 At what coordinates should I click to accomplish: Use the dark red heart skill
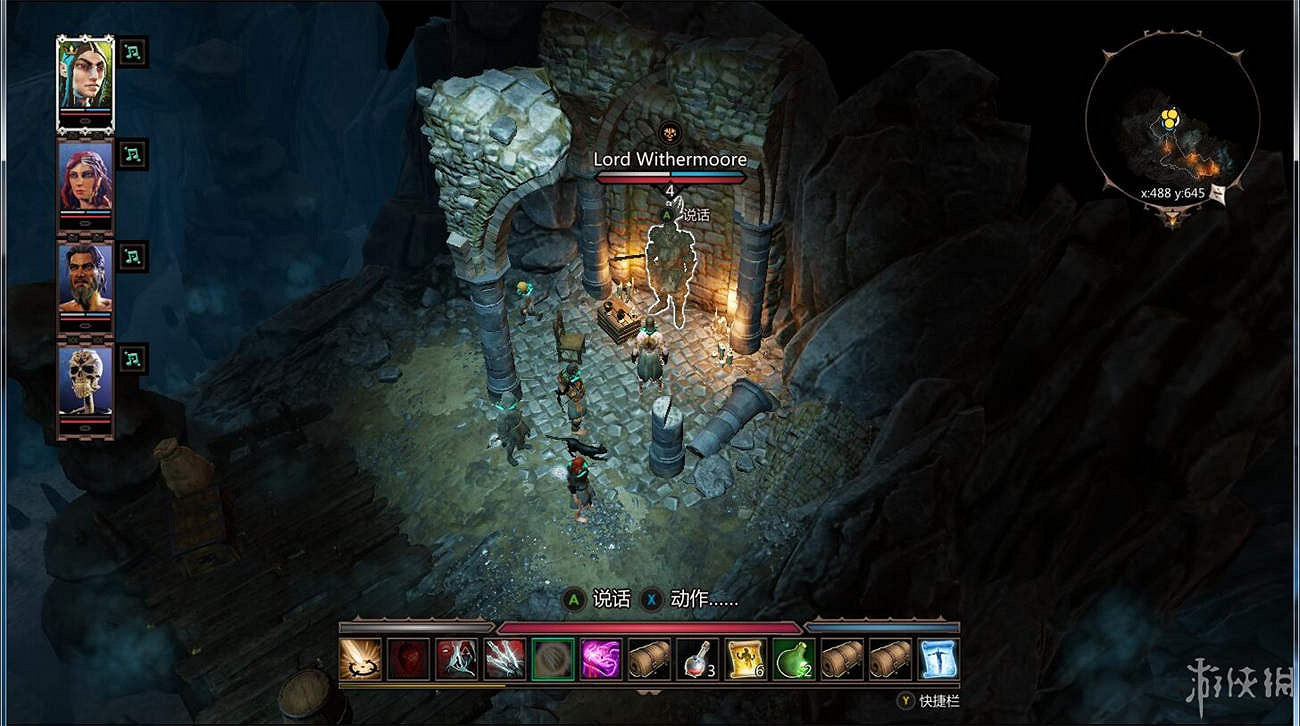point(408,659)
